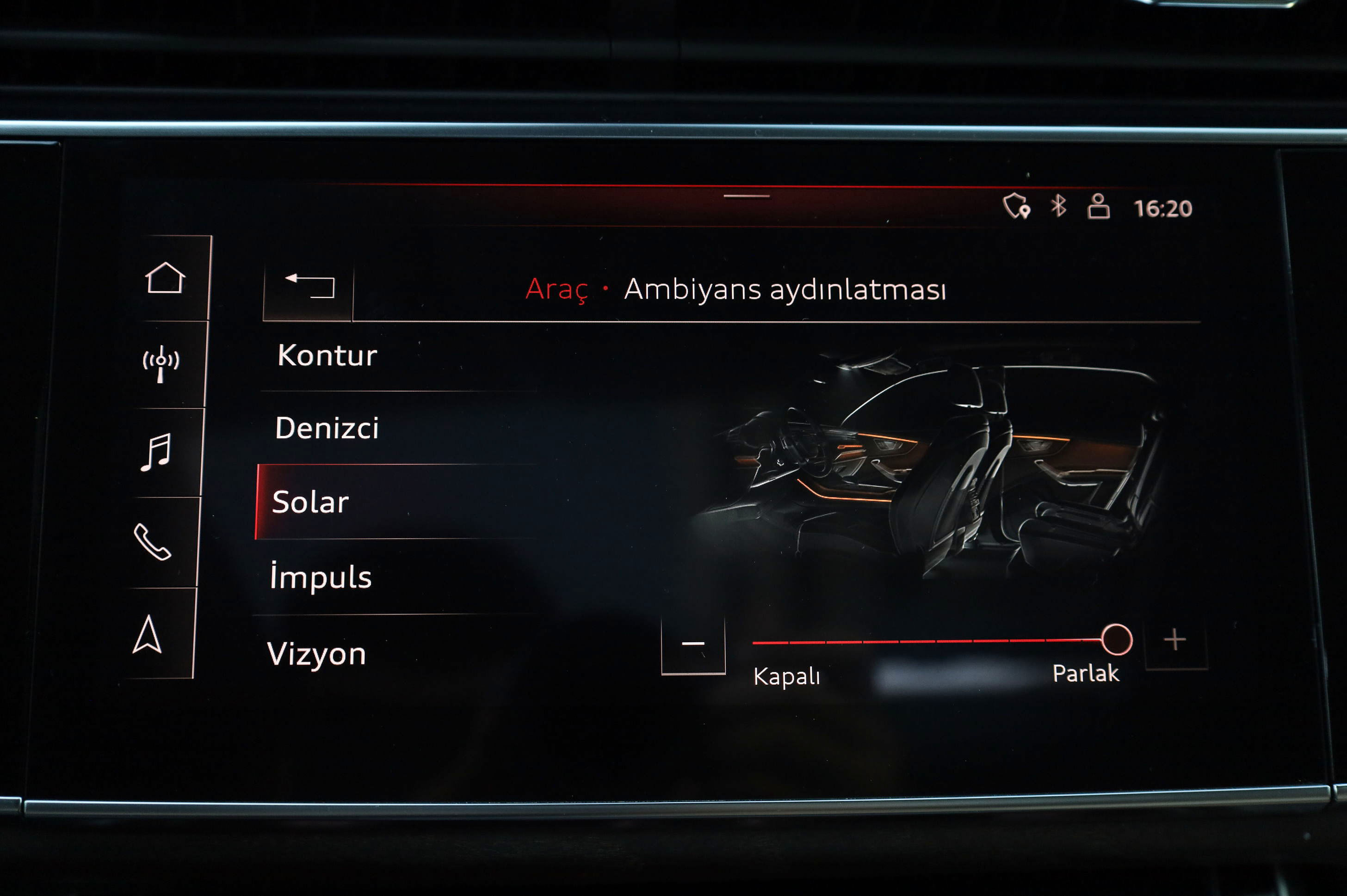The width and height of the screenshot is (1347, 896).
Task: Increase brightness with the plus button
Action: [1175, 640]
